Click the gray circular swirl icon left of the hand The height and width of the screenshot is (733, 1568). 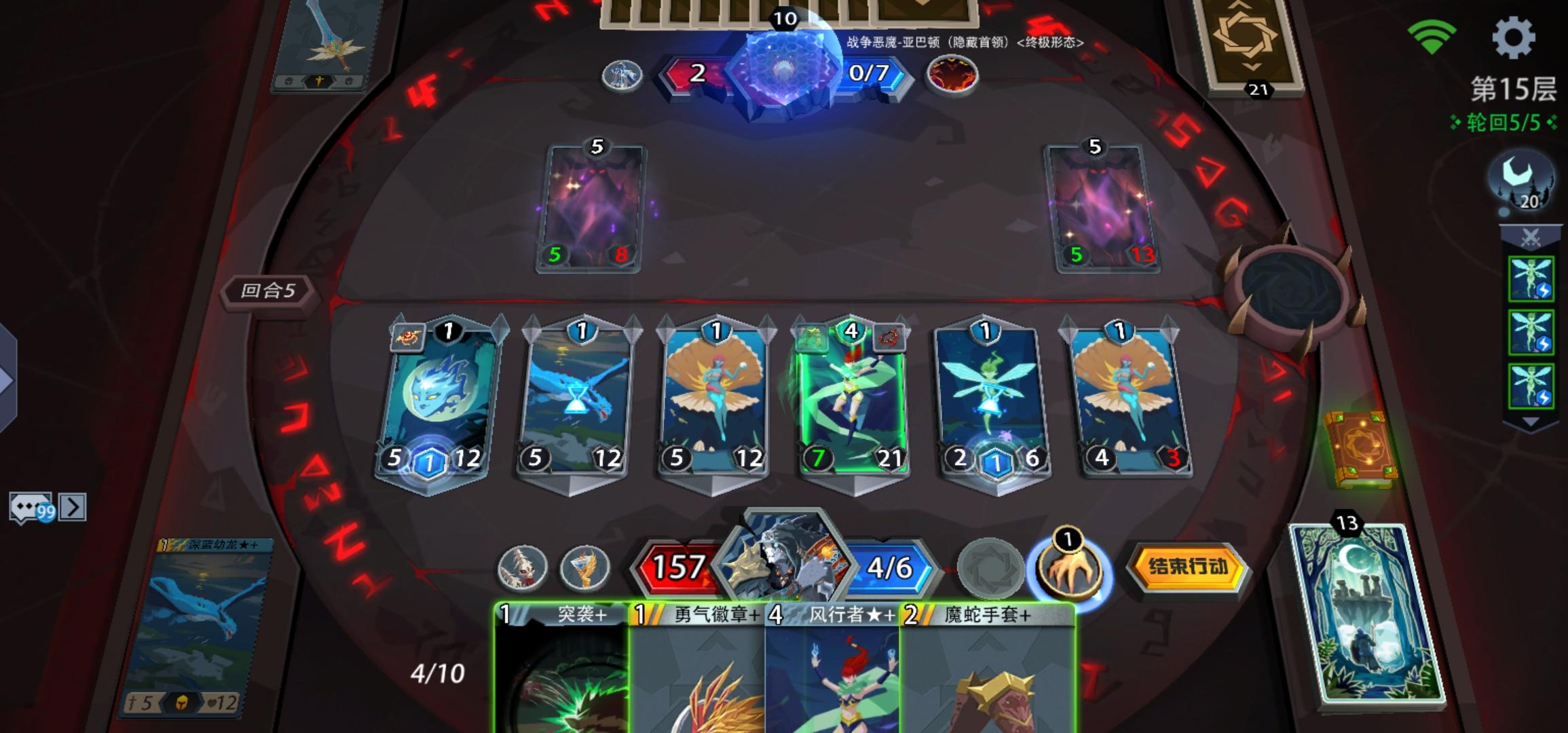click(991, 569)
